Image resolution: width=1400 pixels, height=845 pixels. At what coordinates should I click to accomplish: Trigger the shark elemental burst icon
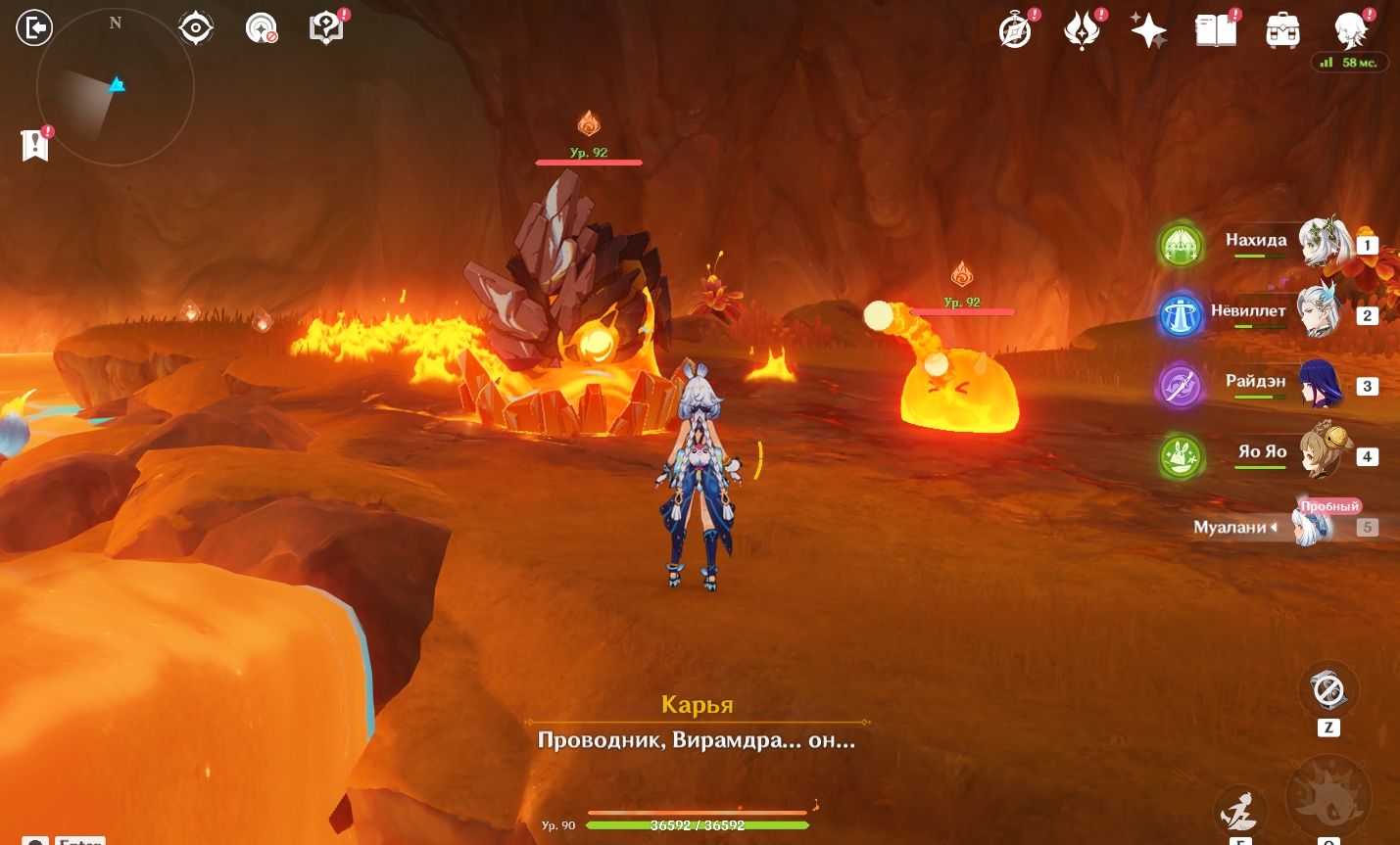1328,798
